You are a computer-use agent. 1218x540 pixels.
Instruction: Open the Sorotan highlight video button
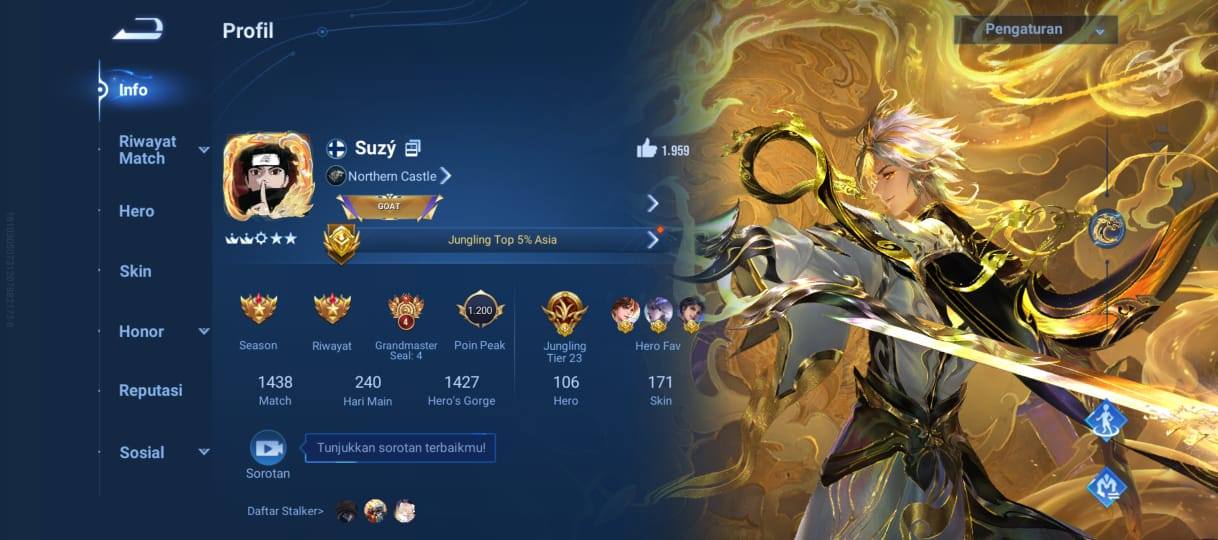tap(268, 449)
